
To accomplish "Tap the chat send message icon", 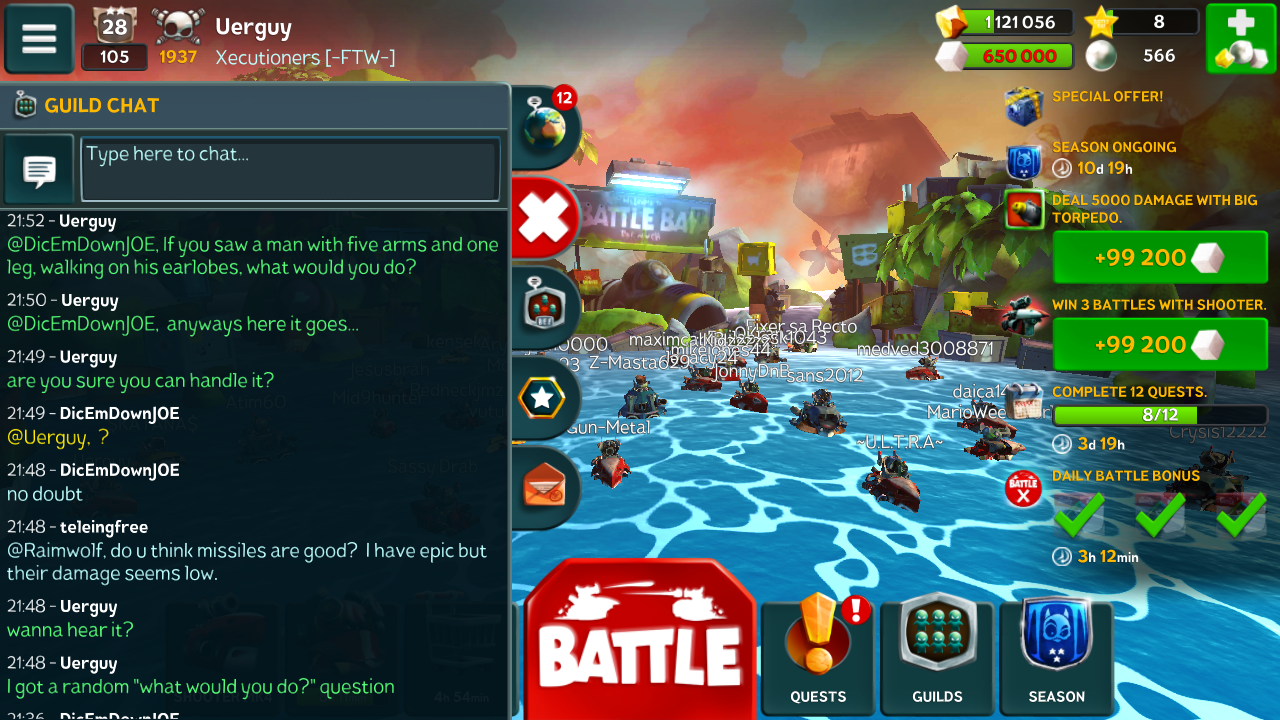I will [x=39, y=169].
